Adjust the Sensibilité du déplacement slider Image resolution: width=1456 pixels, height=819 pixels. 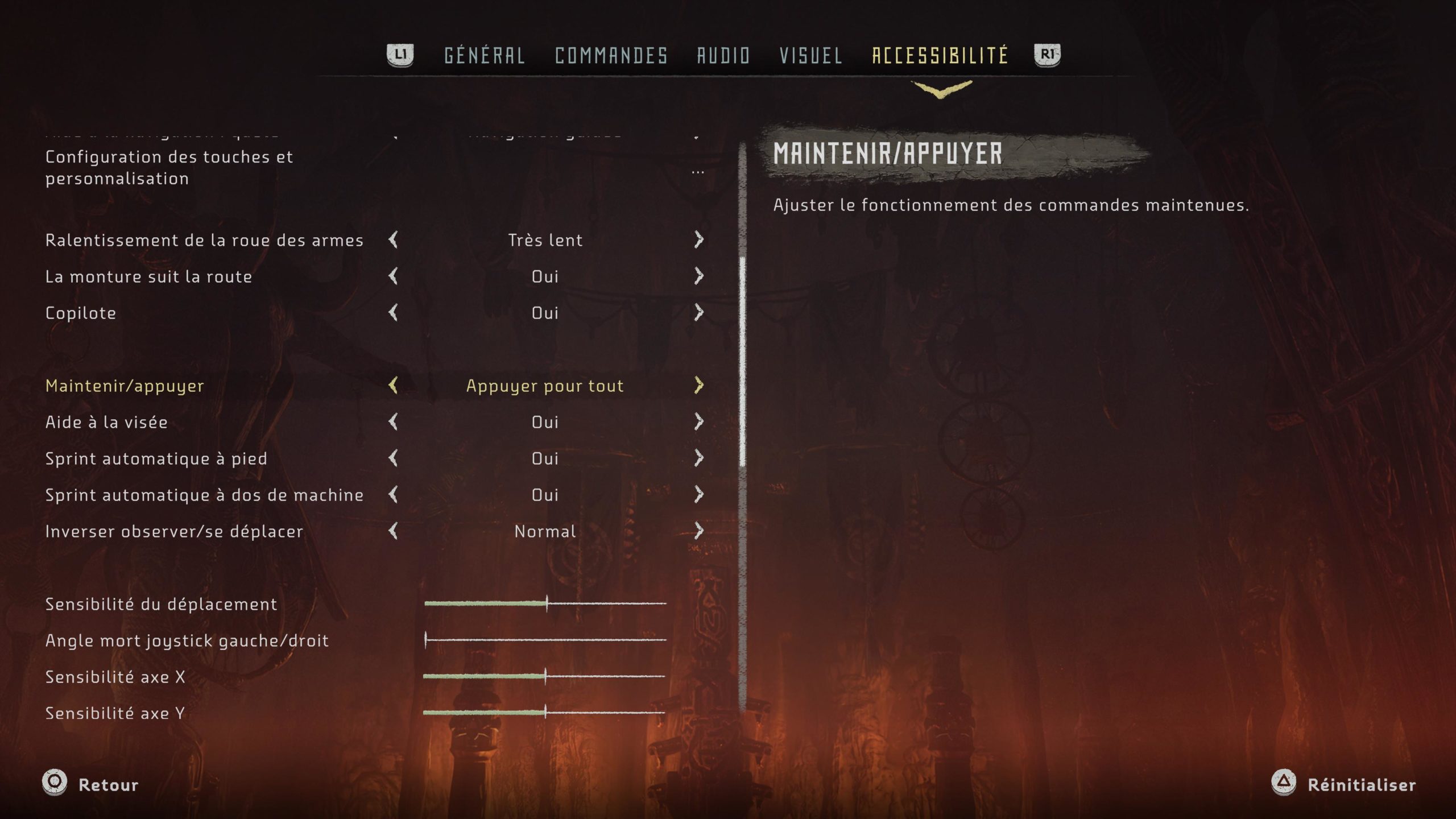tap(547, 603)
